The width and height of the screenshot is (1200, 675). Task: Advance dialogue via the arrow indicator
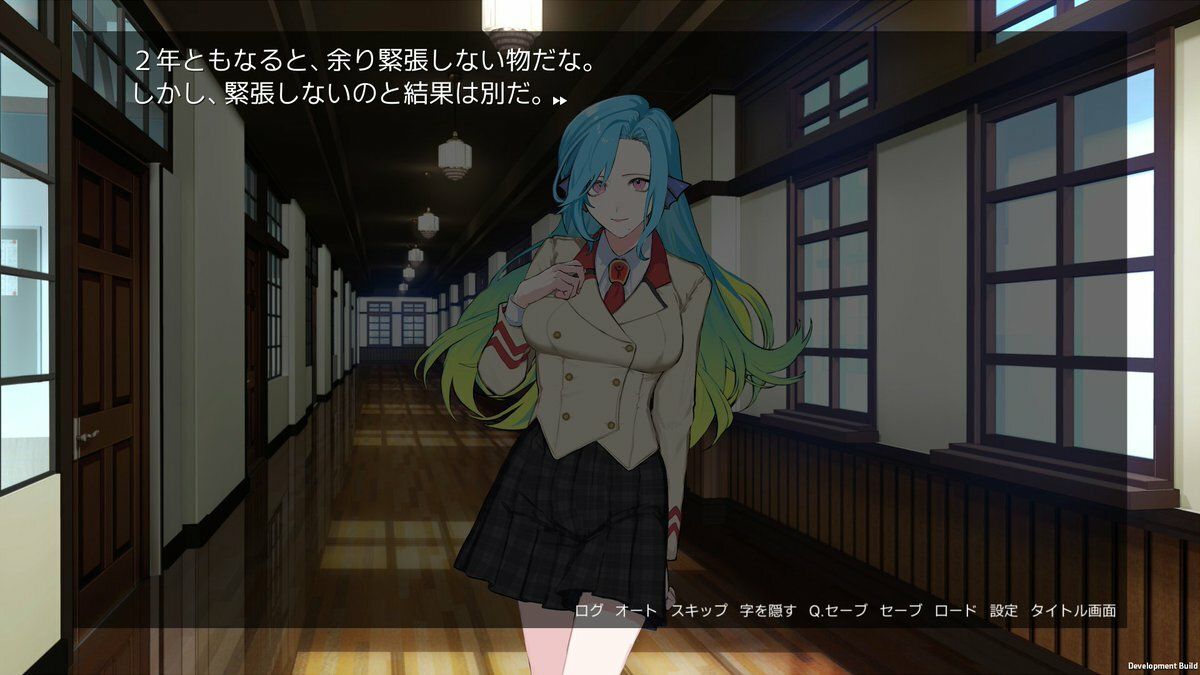(560, 100)
